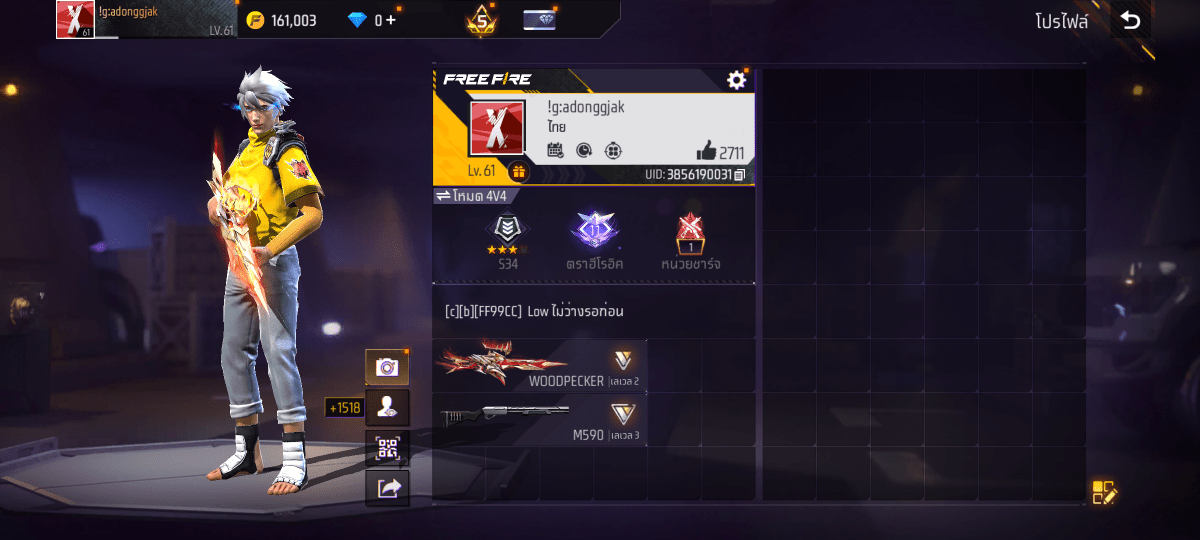
Task: Click the gift icon beside Lv. 61
Action: (518, 171)
